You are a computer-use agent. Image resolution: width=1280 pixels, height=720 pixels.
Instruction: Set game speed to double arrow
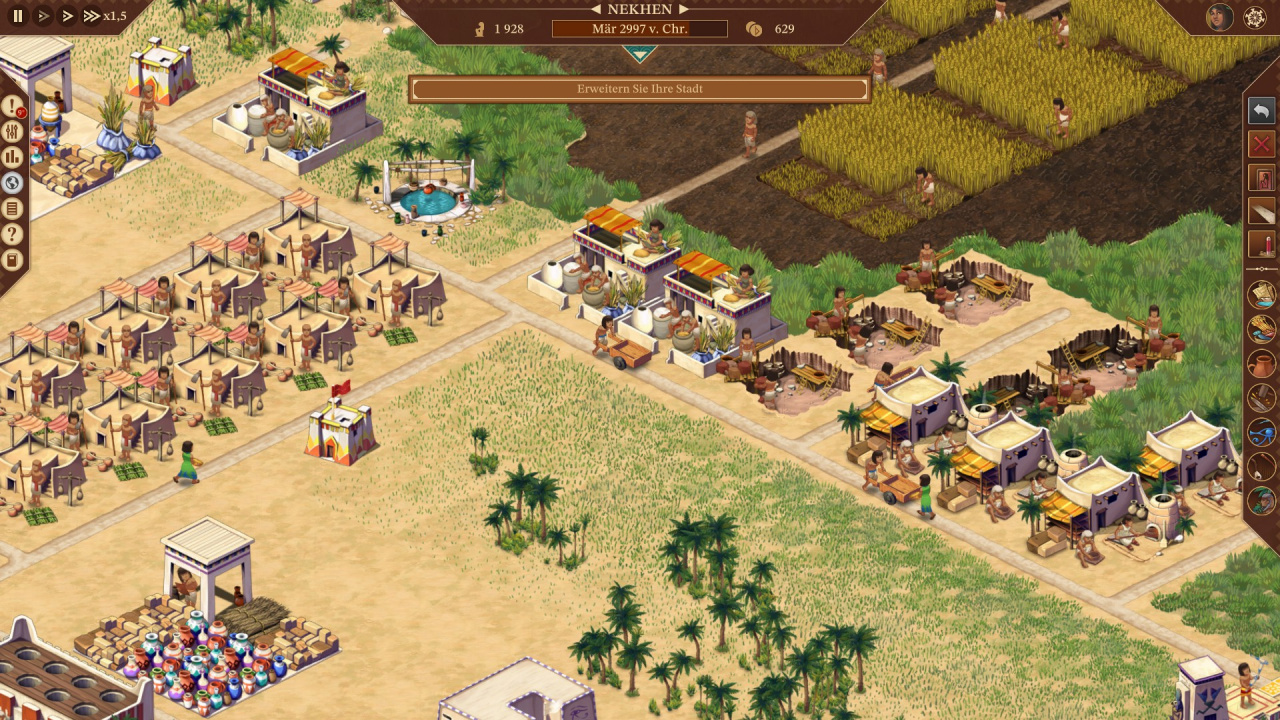pos(67,16)
